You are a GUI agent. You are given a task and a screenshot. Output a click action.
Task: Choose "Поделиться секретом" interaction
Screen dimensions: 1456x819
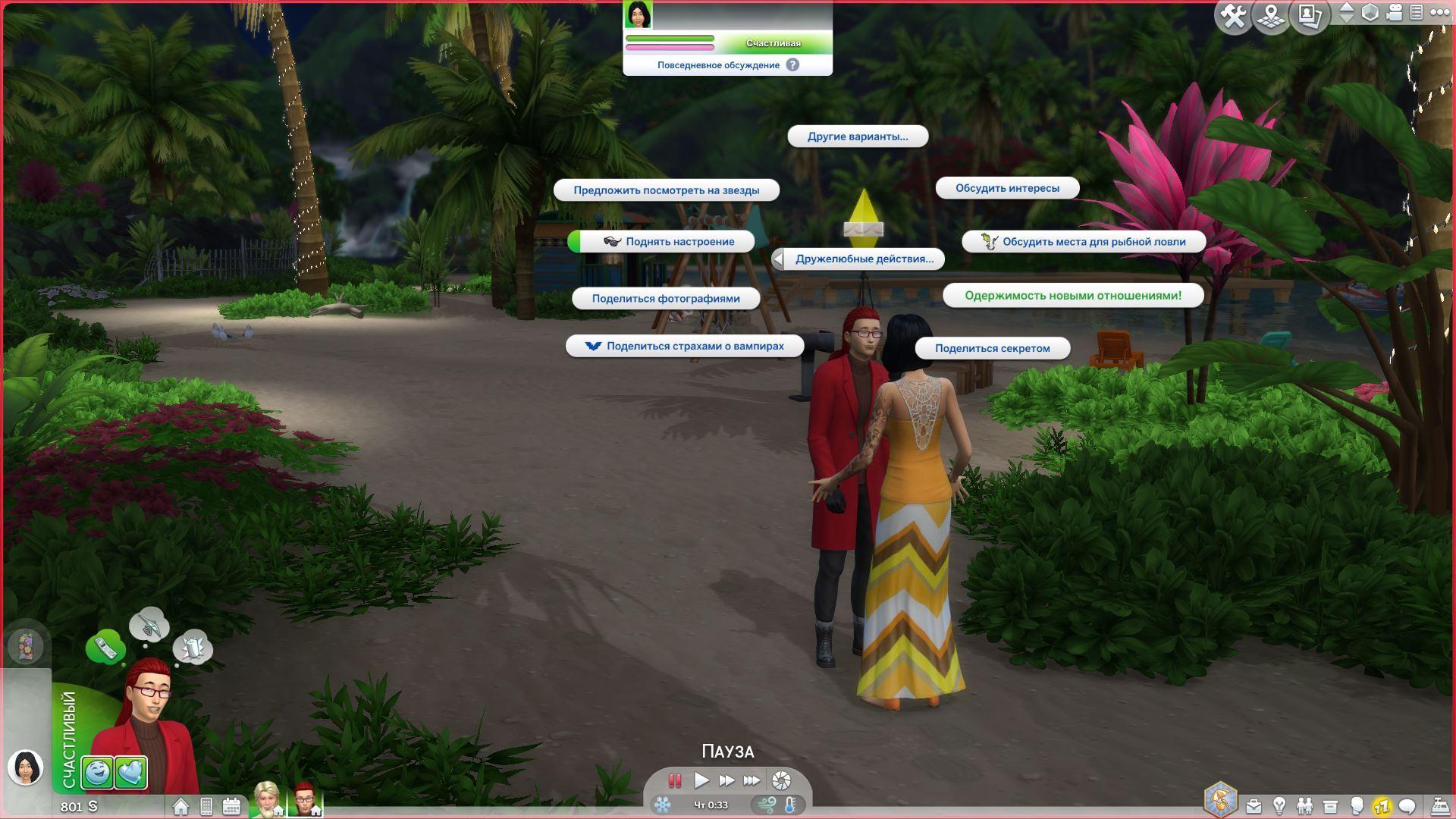992,349
